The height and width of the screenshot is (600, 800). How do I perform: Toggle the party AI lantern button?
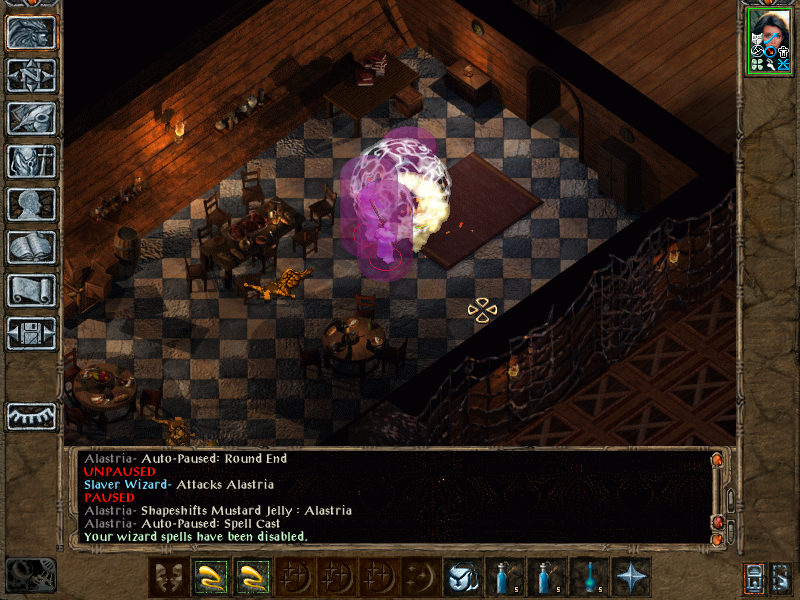pyautogui.click(x=756, y=577)
